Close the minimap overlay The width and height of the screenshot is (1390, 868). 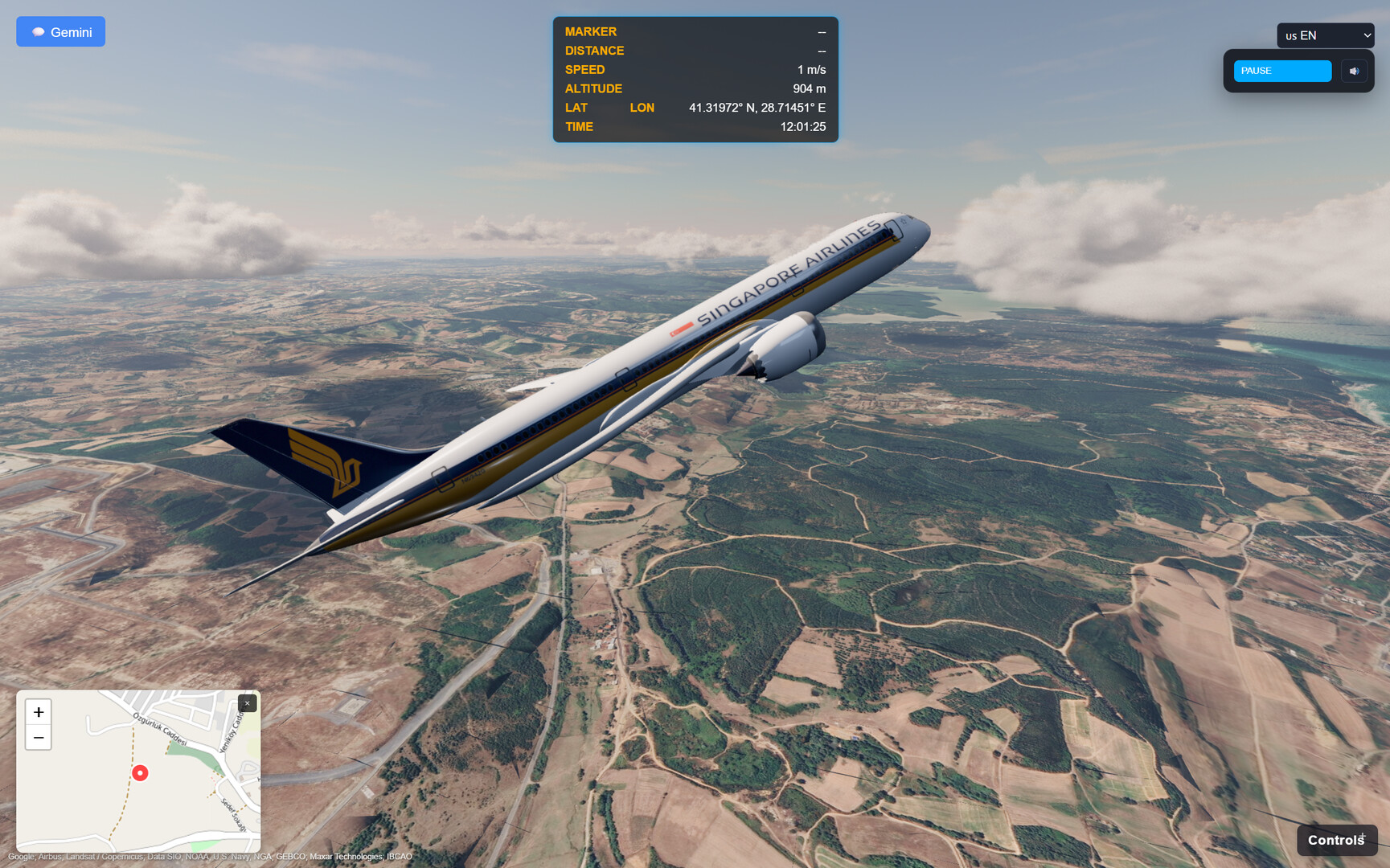click(x=247, y=702)
